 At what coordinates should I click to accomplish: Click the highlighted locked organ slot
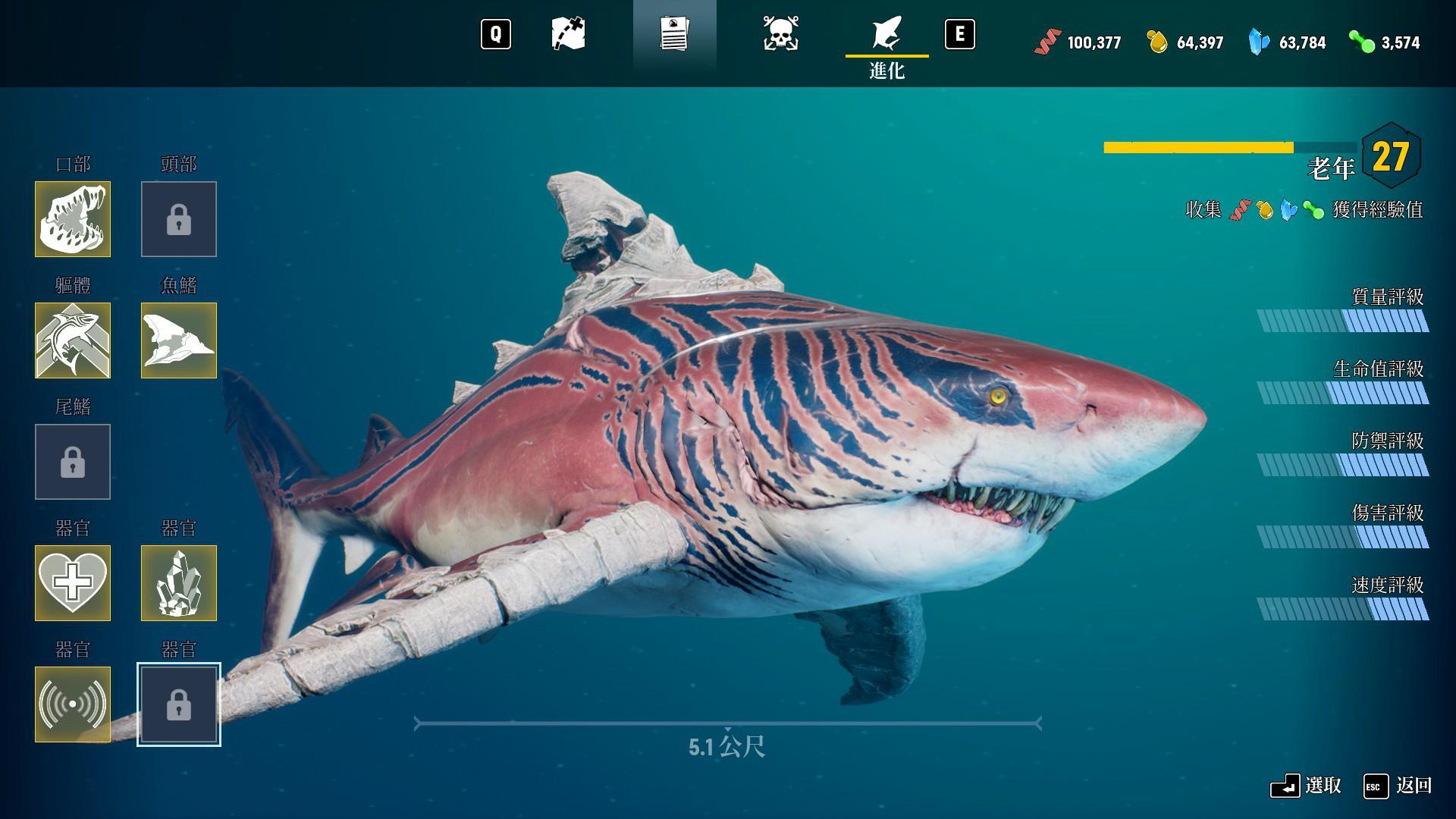[x=179, y=704]
